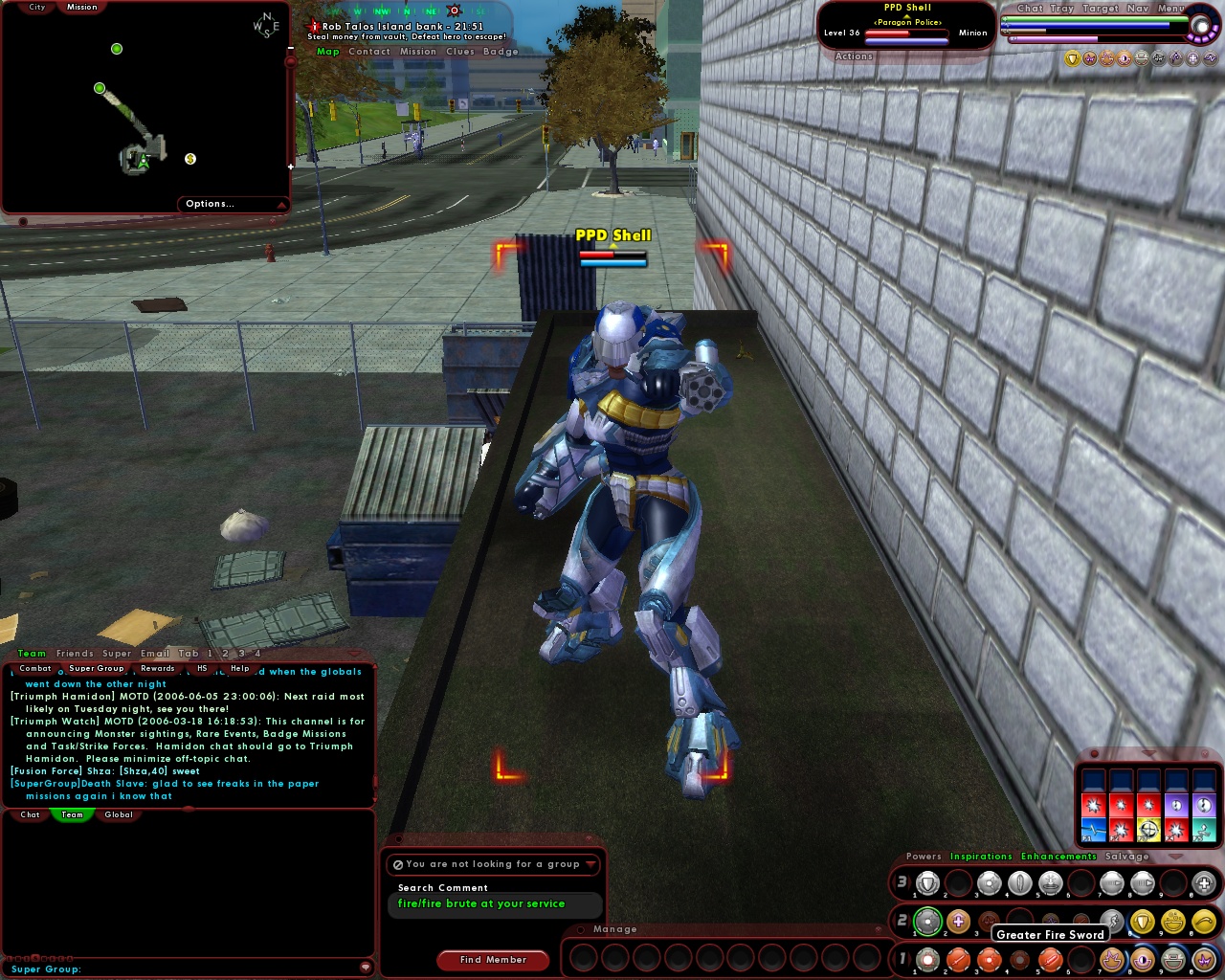Click the yellow shield status icon below the health bars

click(1072, 57)
